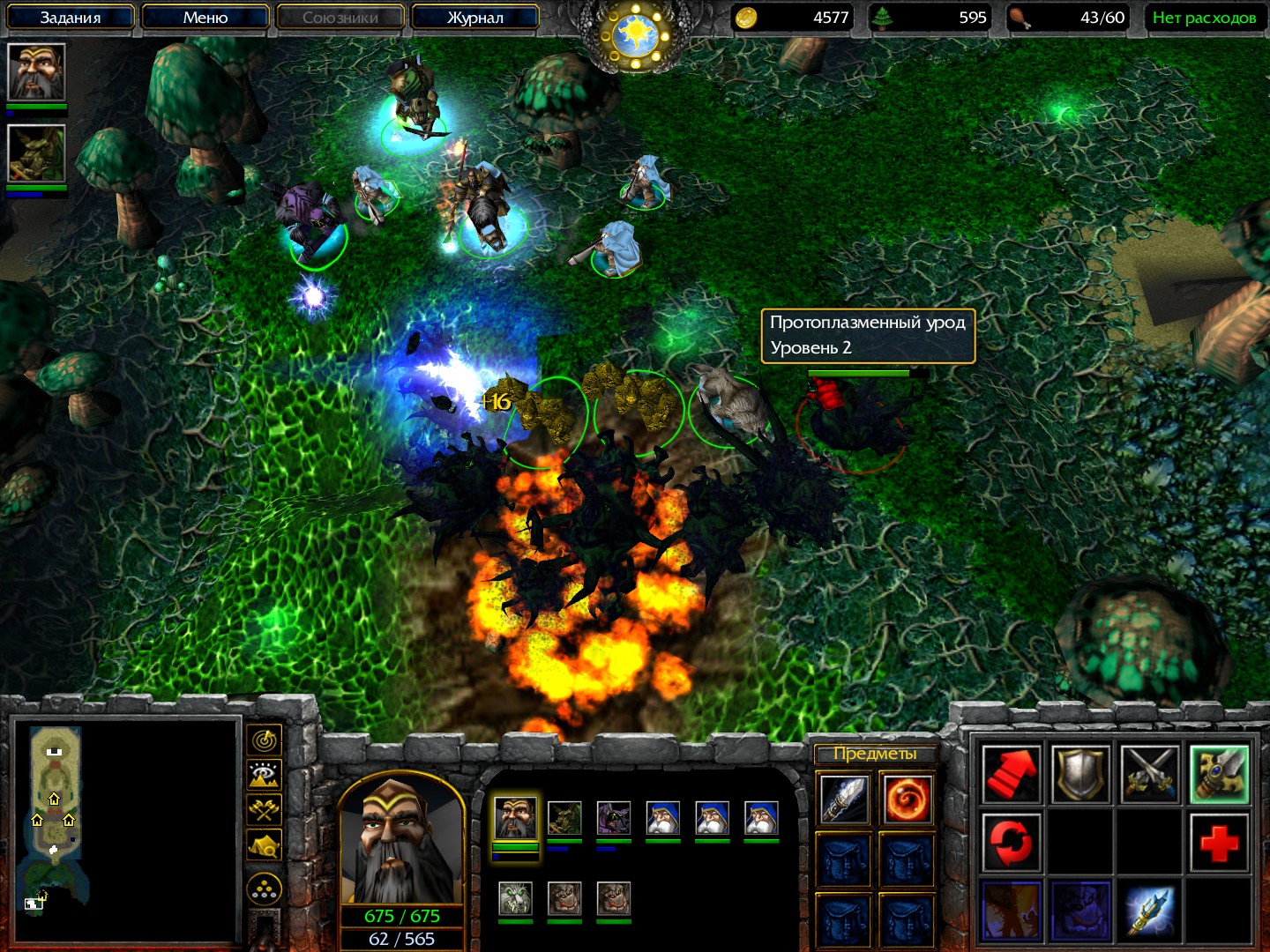Issue the Hold Position shield command
Viewport: 1270px width, 952px height.
click(x=1081, y=775)
